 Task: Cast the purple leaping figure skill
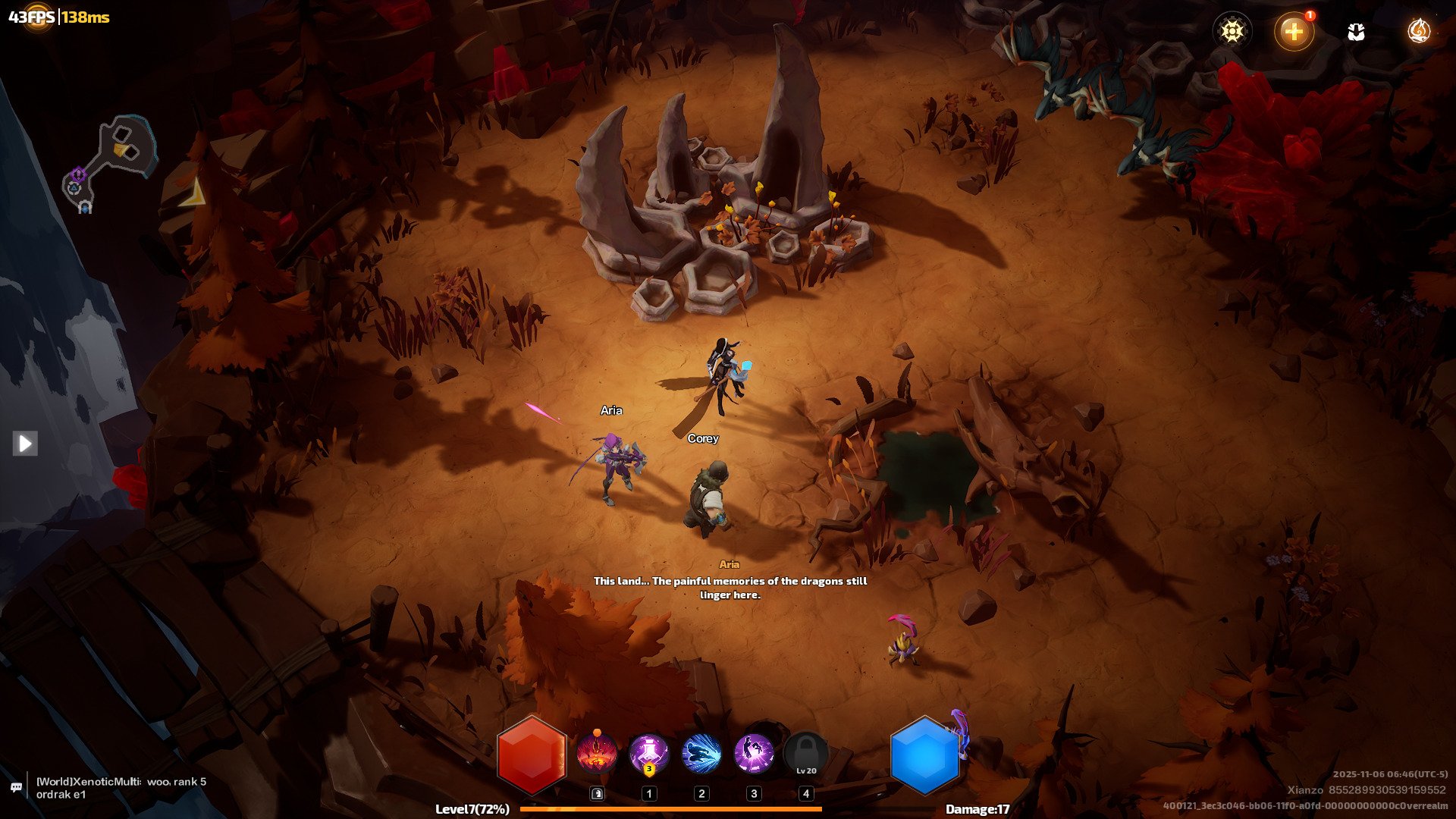(753, 755)
